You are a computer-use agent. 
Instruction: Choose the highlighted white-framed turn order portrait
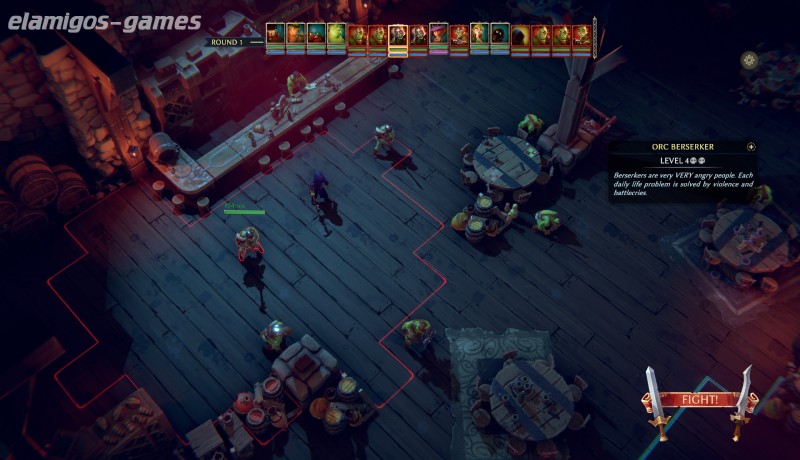(397, 37)
